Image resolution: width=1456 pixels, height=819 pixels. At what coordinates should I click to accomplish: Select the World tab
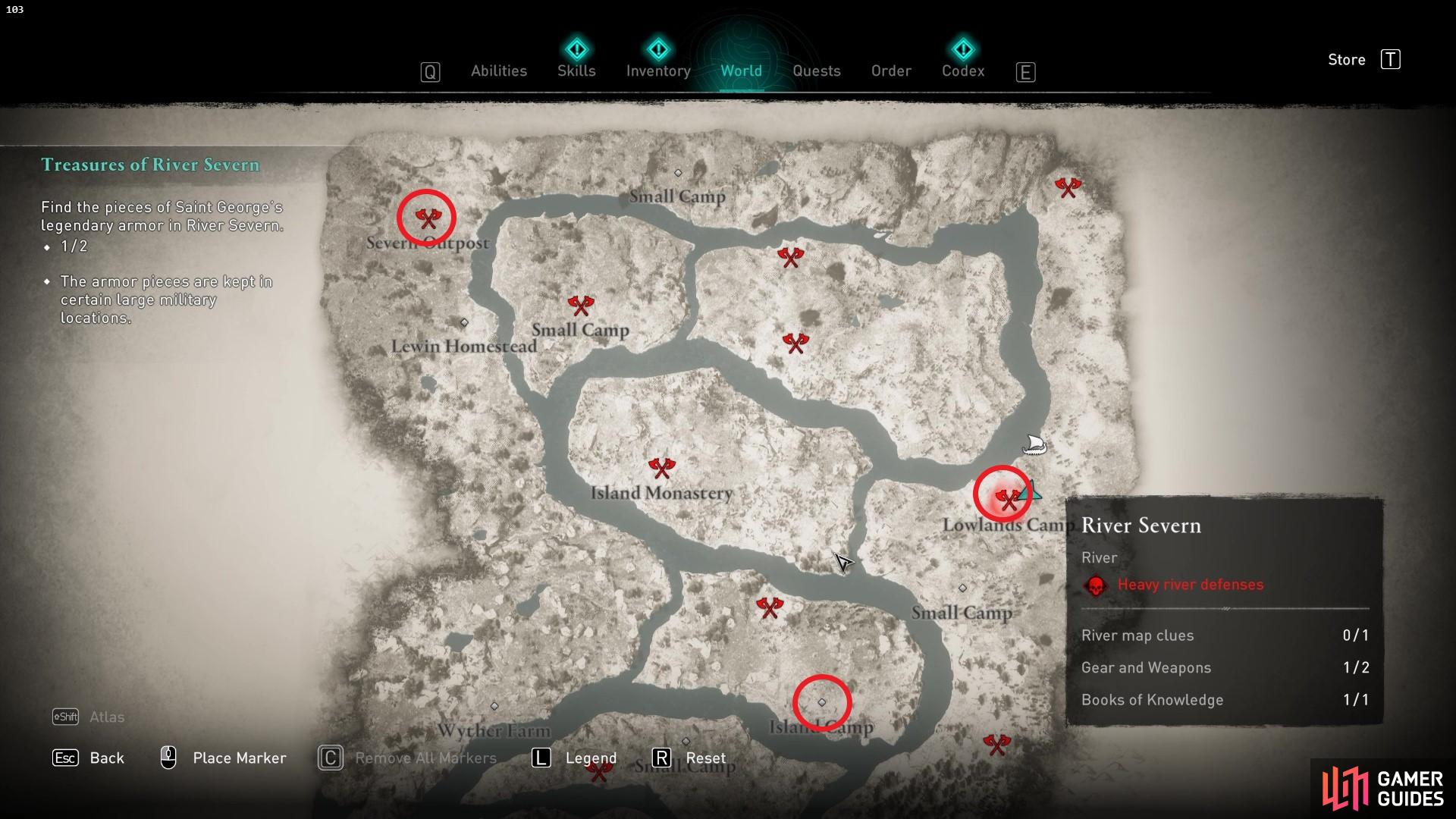tap(741, 71)
